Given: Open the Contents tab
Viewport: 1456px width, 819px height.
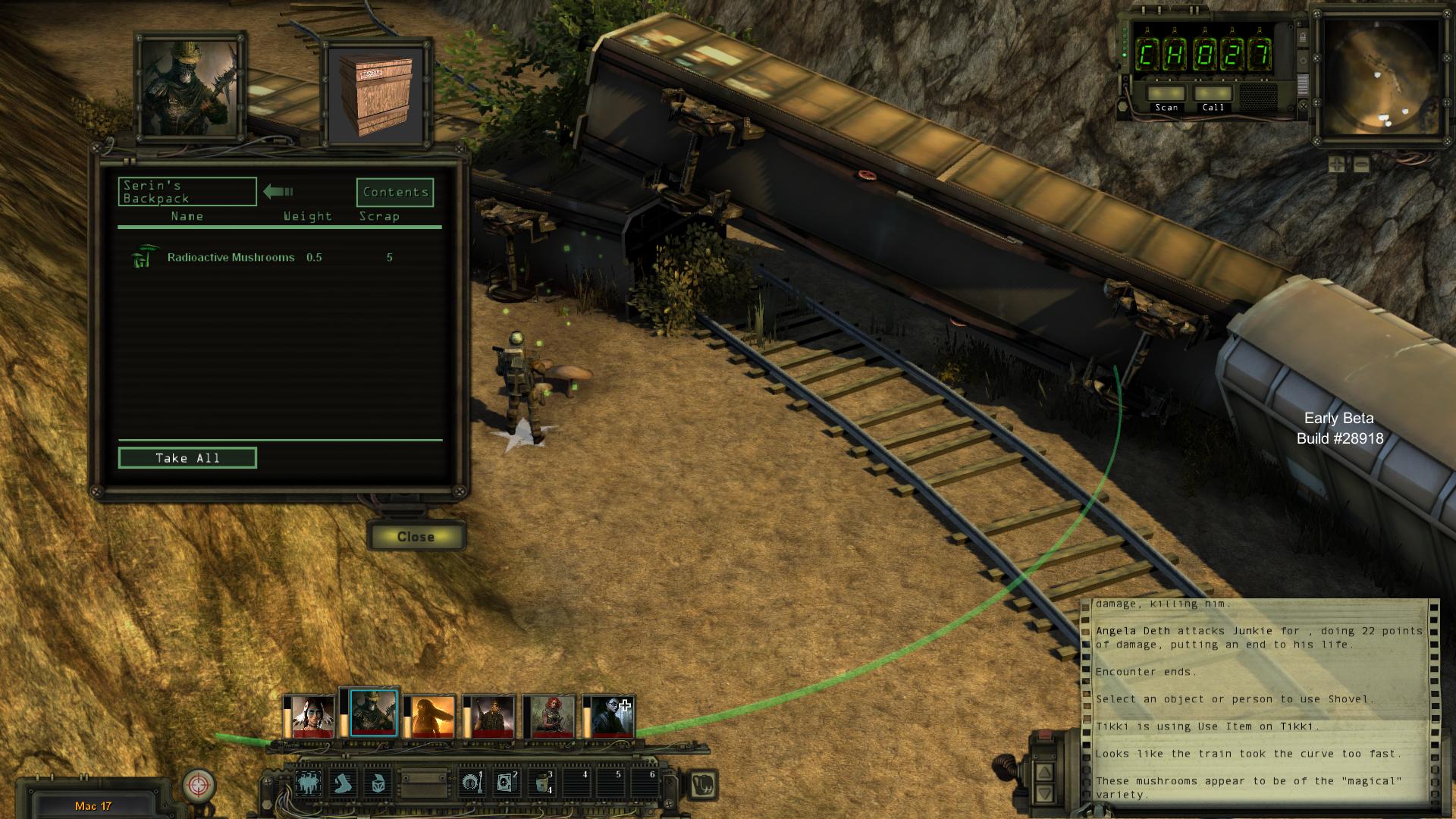Looking at the screenshot, I should click(x=395, y=193).
